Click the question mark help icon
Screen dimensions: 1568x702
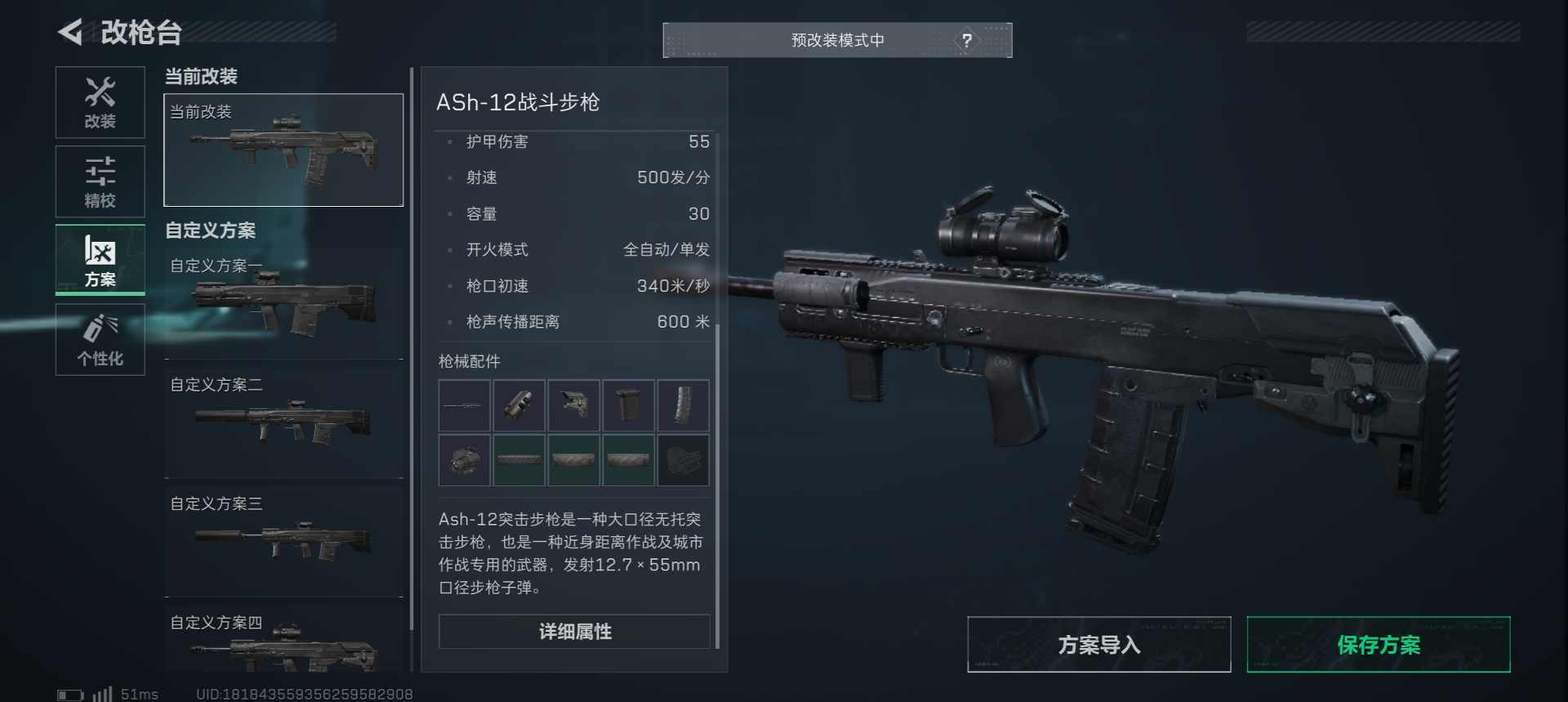969,38
